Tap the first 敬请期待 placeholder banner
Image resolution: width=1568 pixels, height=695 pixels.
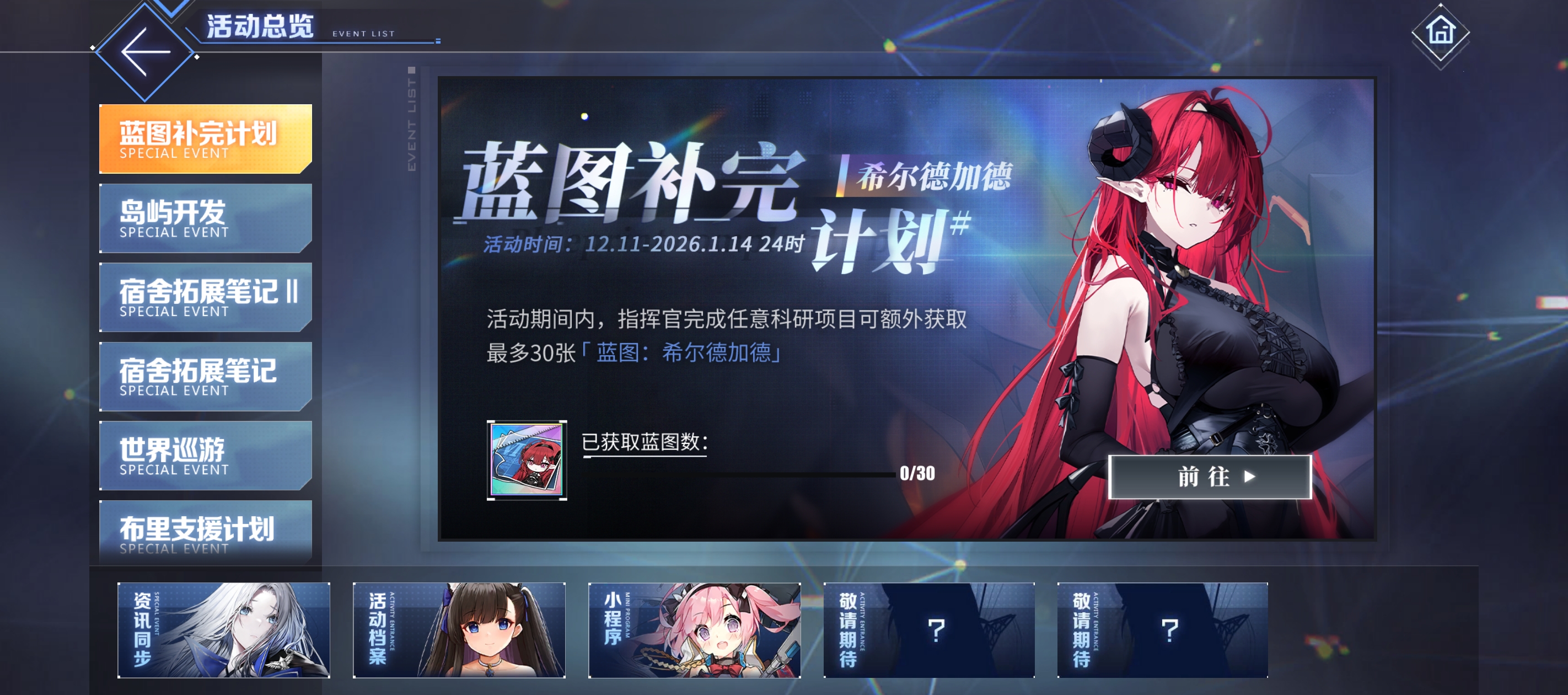(x=930, y=629)
